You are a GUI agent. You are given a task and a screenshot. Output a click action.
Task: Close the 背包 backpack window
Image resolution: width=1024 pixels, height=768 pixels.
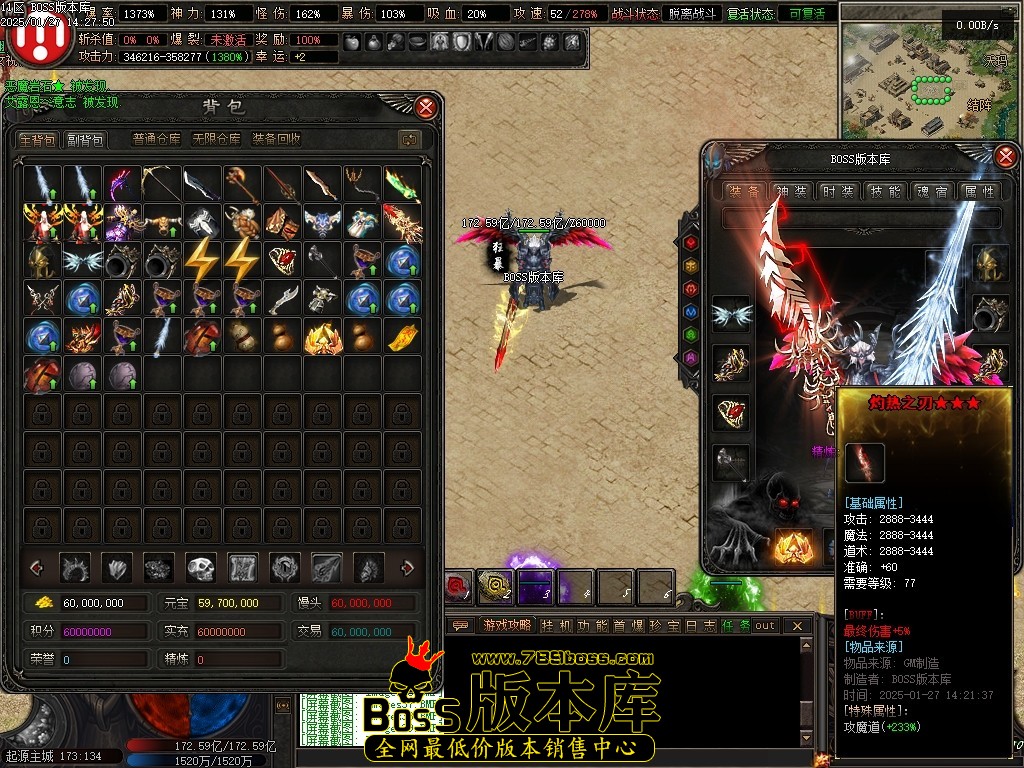point(426,107)
